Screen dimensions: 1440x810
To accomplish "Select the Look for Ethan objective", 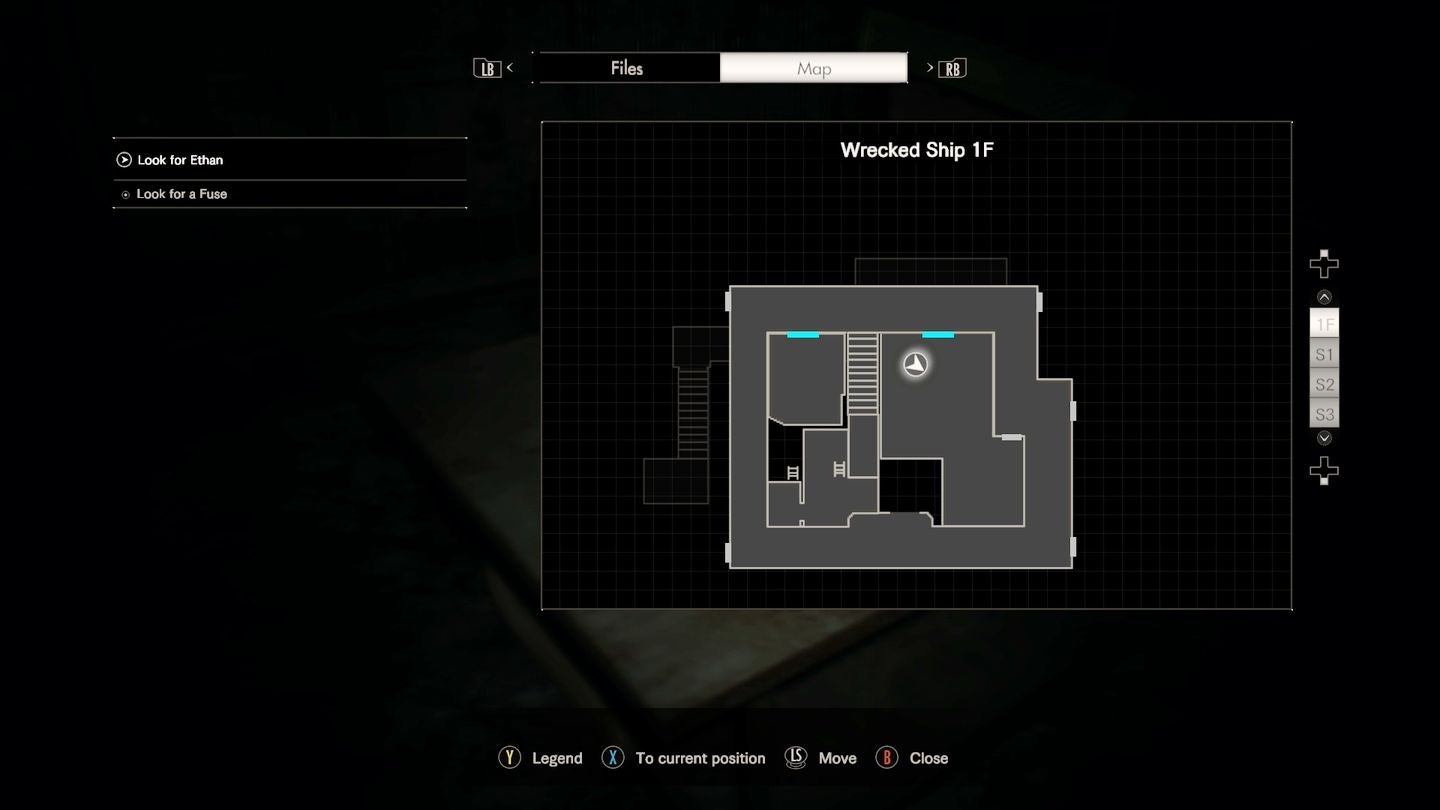I will point(180,160).
